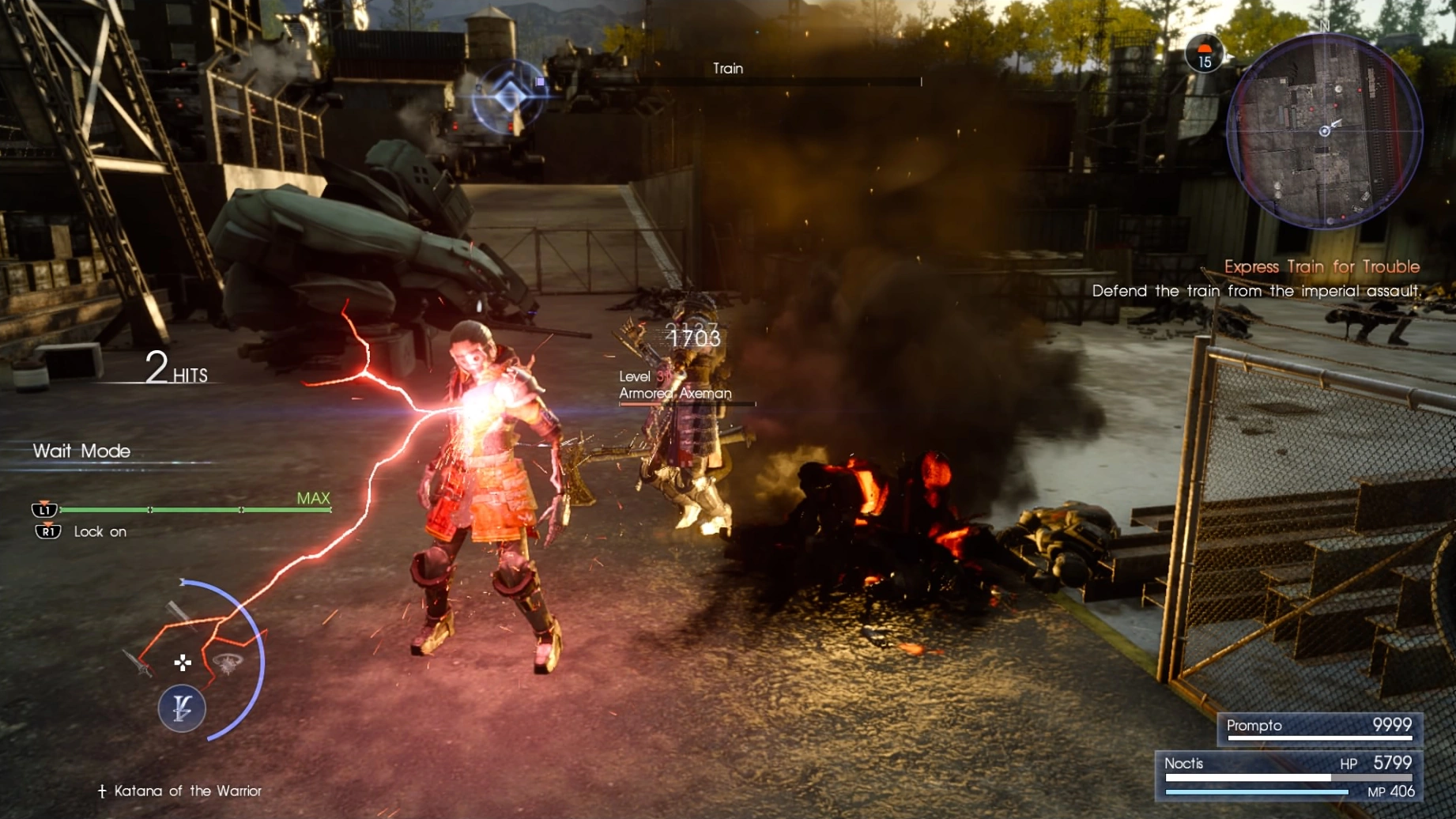Click the L1 button prompt icon
The height and width of the screenshot is (819, 1456).
pyautogui.click(x=45, y=510)
